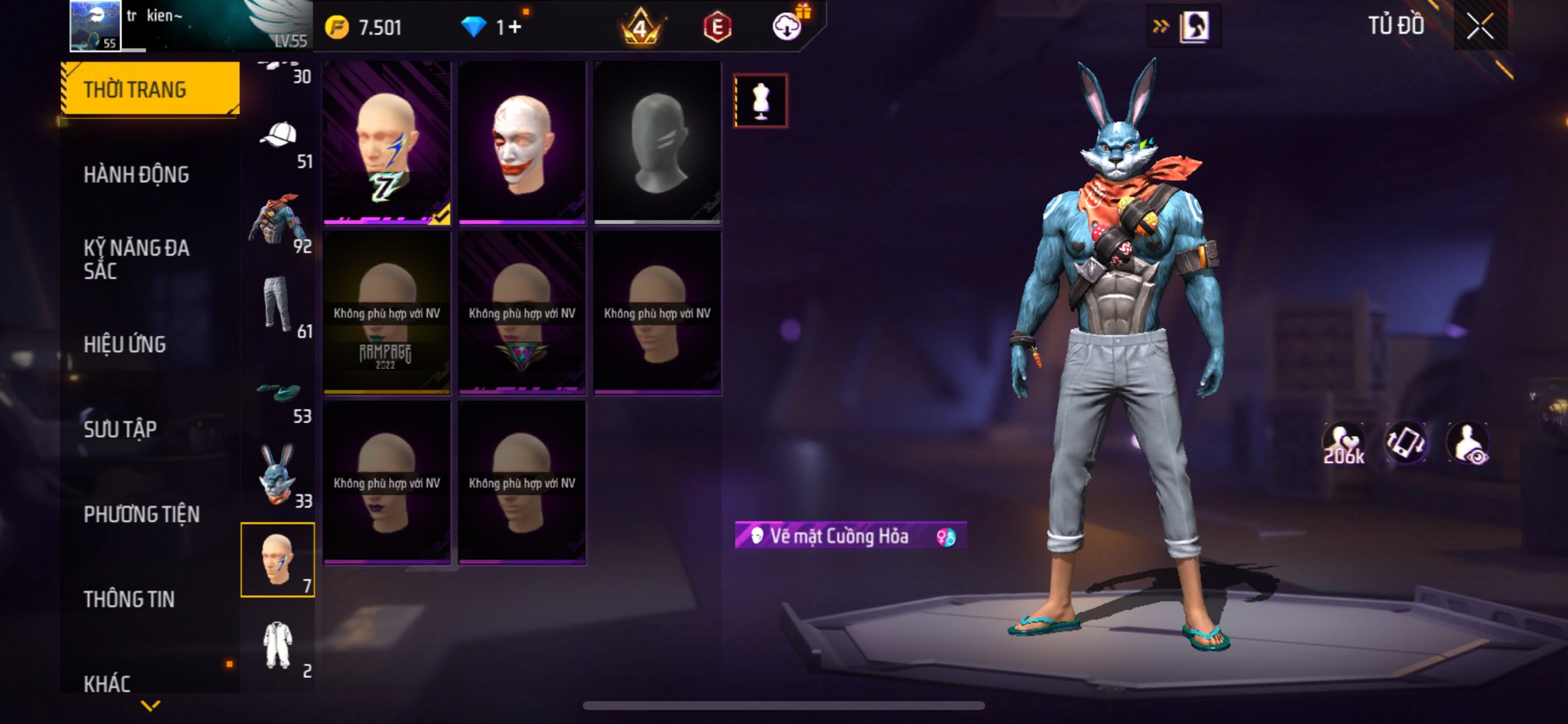
Task: Add diamonds with the plus button
Action: (x=514, y=28)
